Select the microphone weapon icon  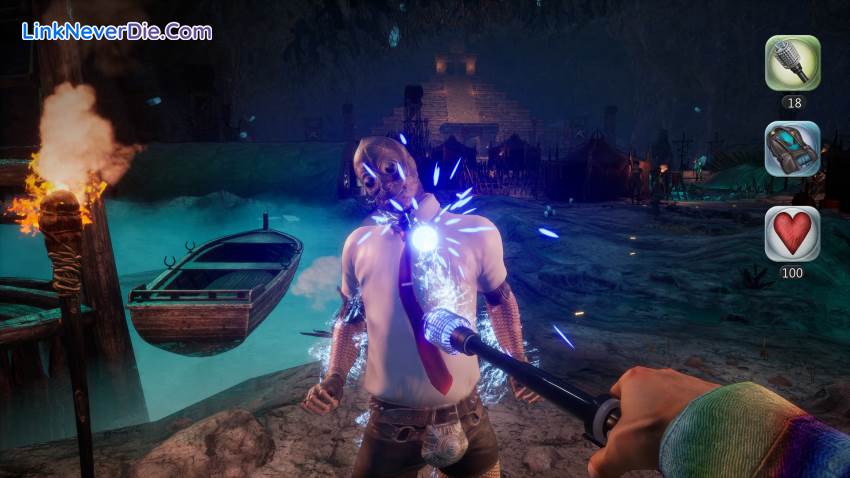tap(792, 63)
